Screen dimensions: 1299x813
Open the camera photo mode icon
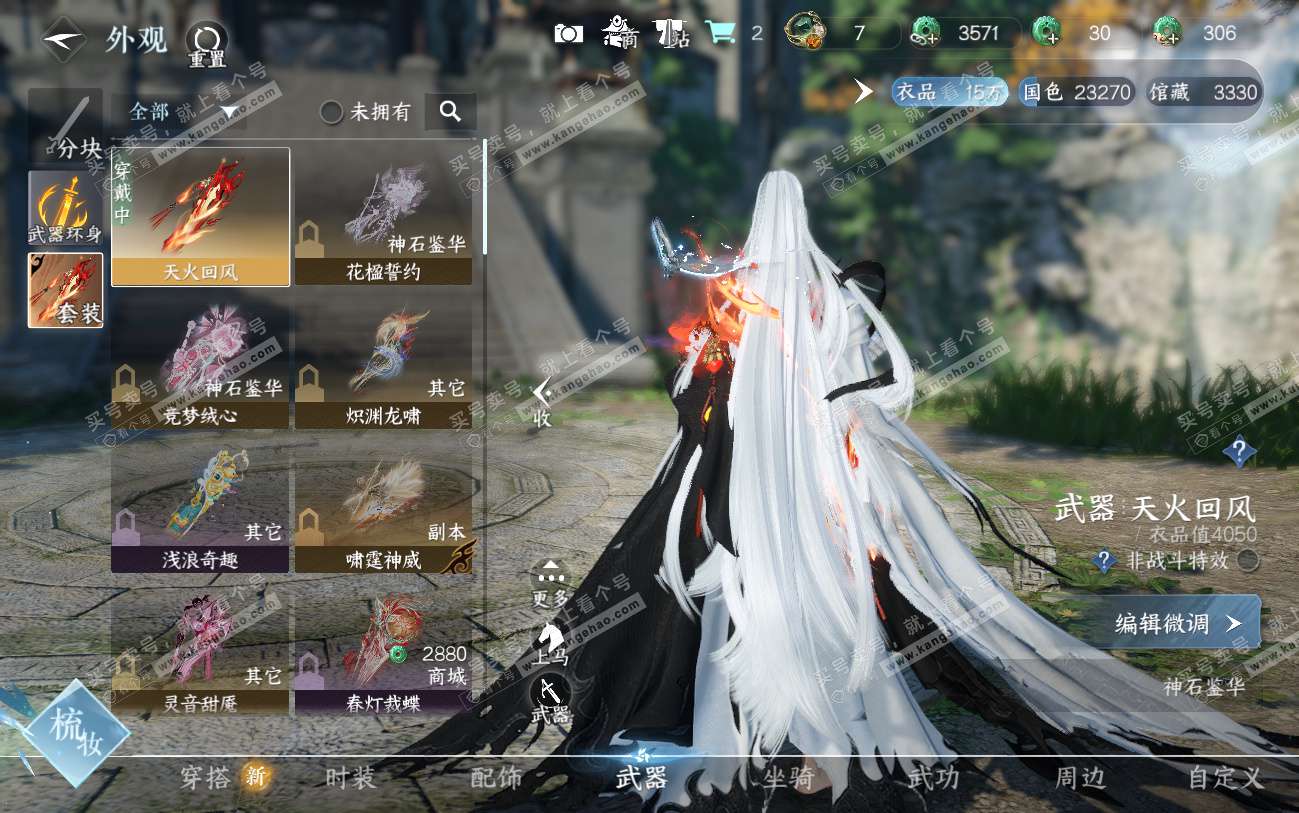(568, 33)
